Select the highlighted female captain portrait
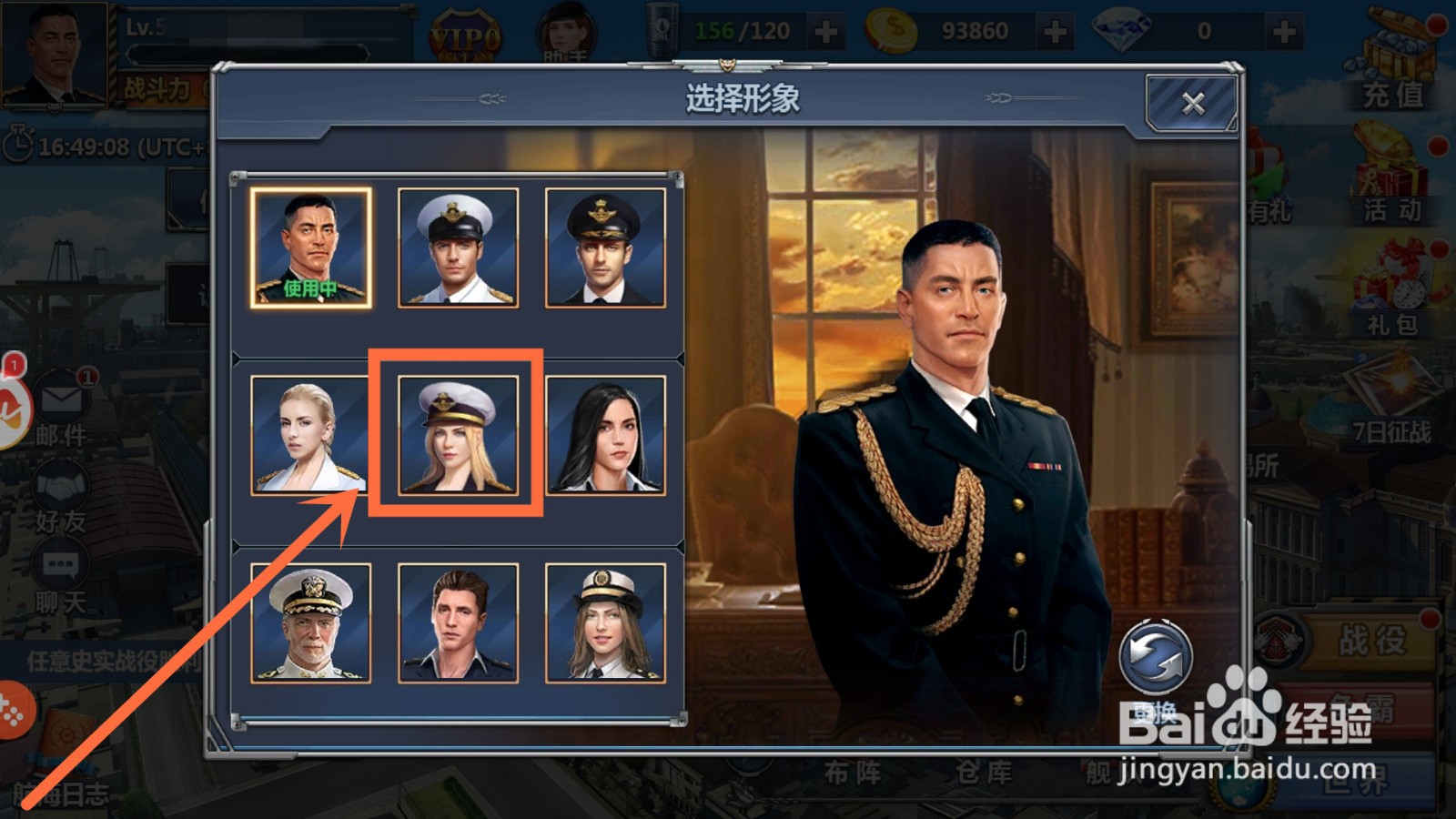 pyautogui.click(x=455, y=435)
